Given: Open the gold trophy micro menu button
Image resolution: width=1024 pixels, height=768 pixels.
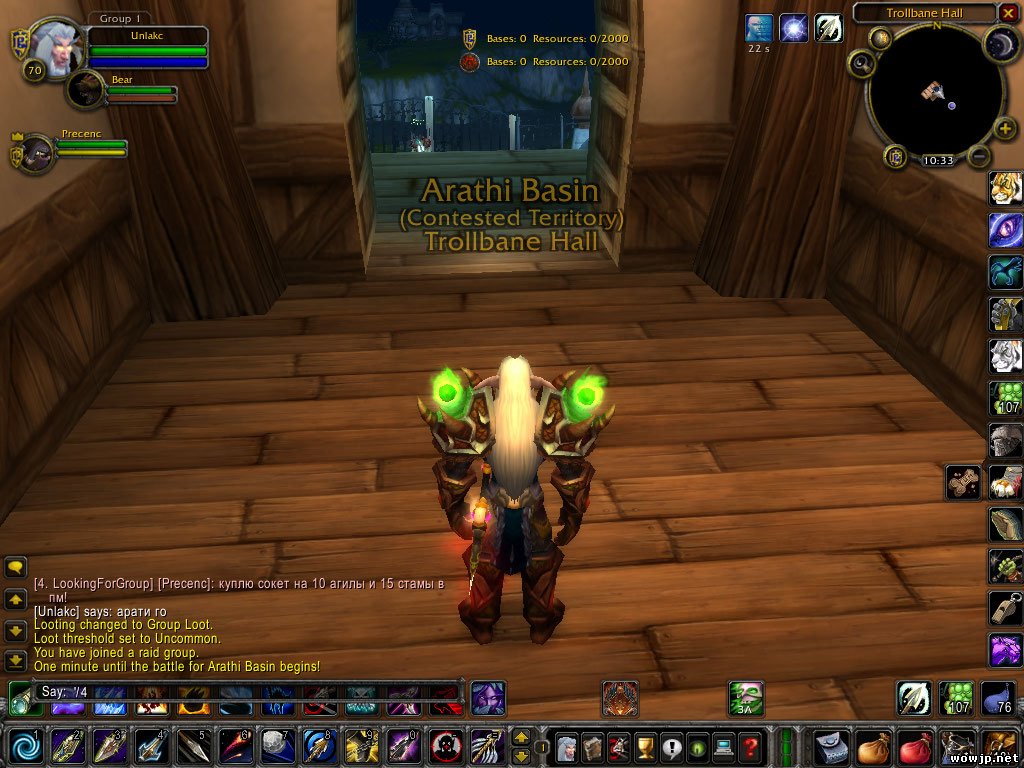Looking at the screenshot, I should pyautogui.click(x=644, y=746).
